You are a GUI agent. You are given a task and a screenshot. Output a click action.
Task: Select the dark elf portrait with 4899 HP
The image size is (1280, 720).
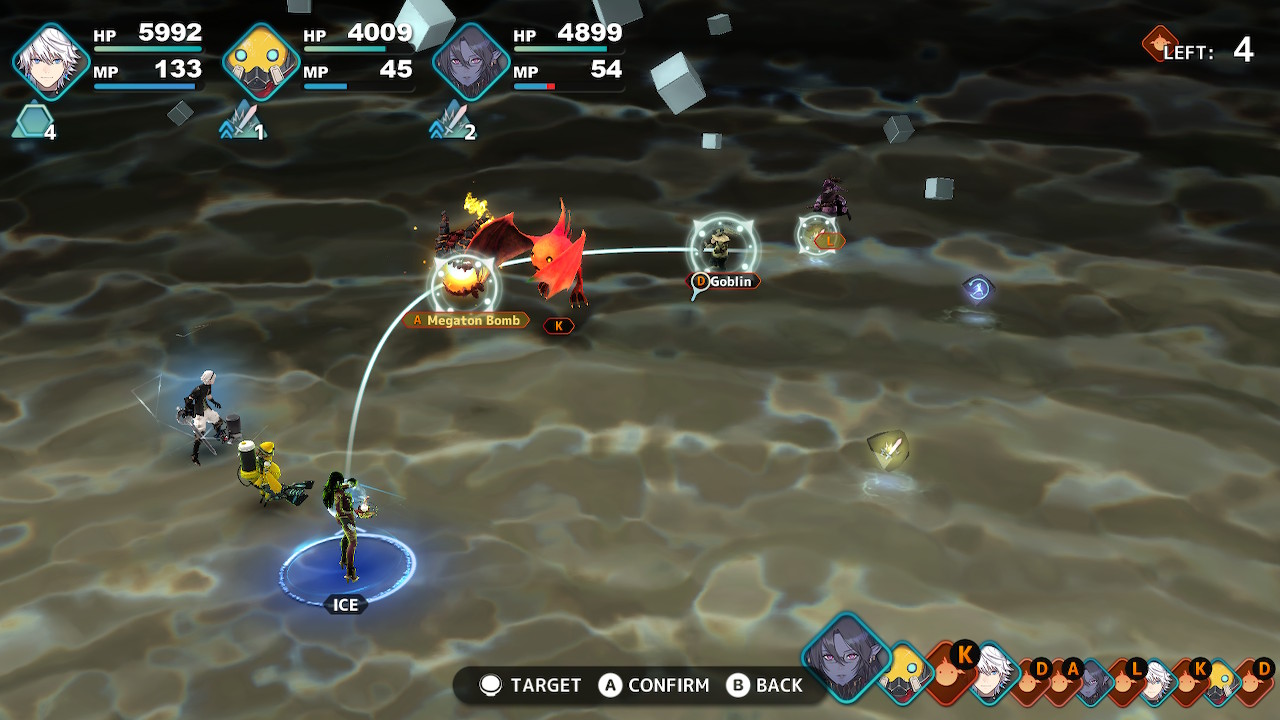coord(470,62)
